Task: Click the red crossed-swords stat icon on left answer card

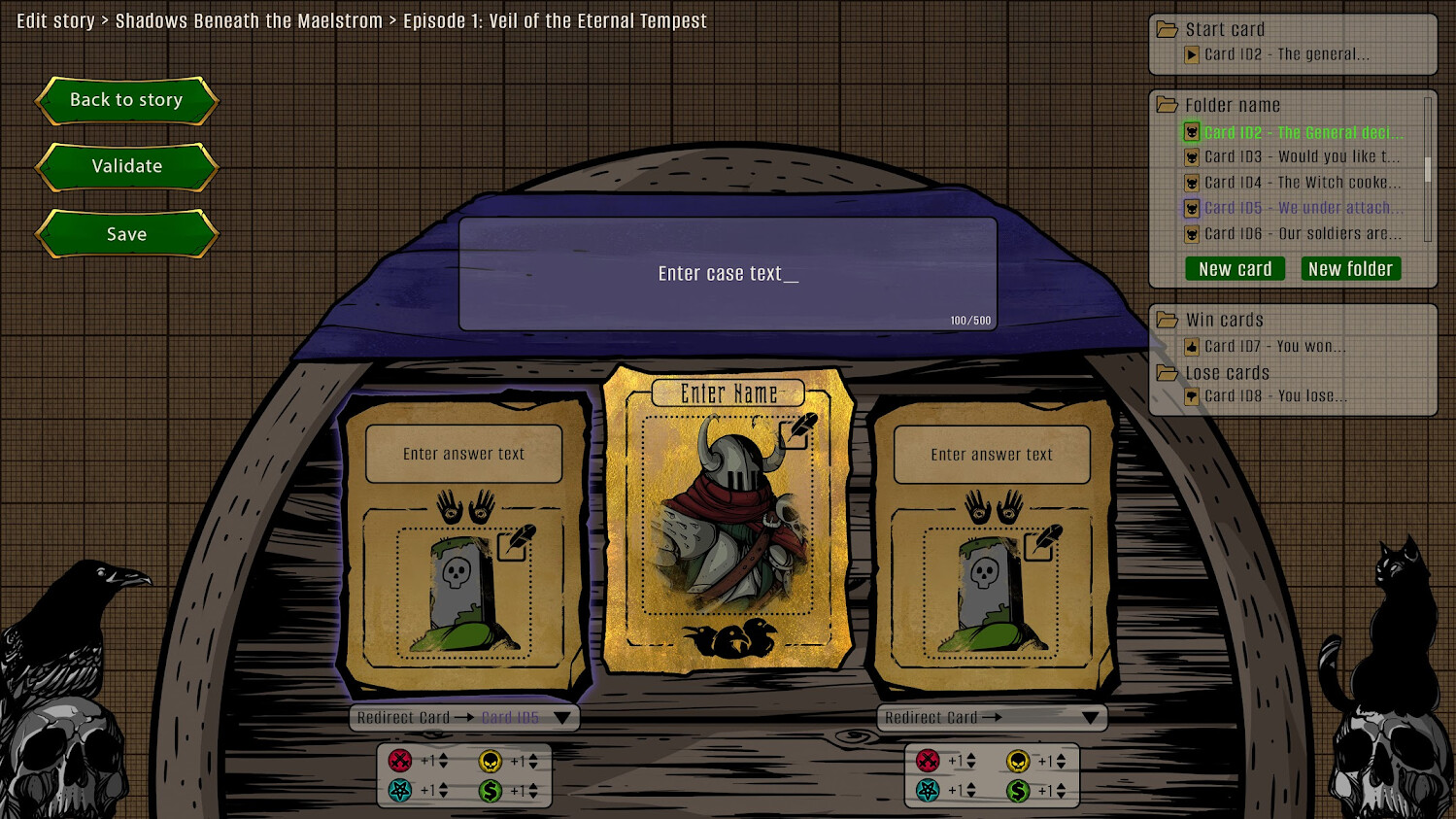Action: click(400, 761)
